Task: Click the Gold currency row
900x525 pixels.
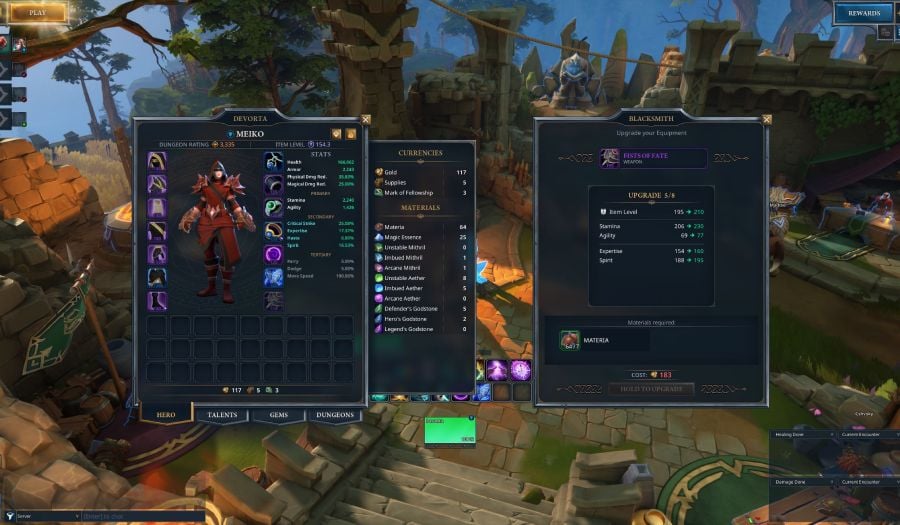Action: click(420, 172)
